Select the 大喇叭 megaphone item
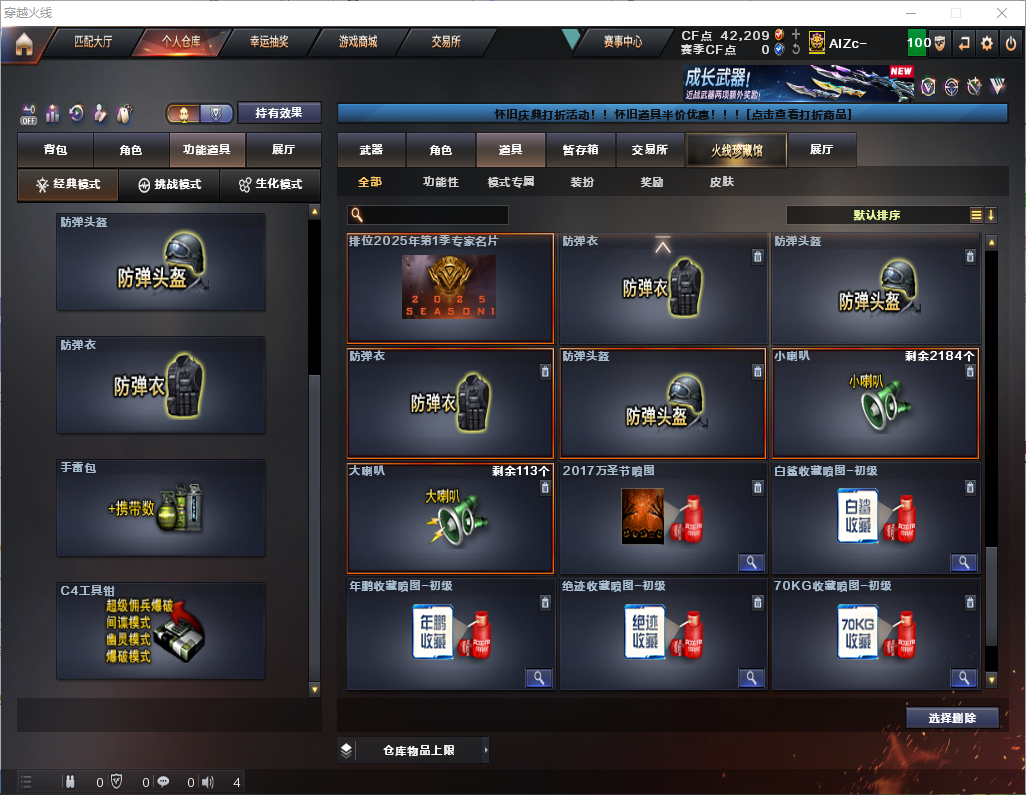The image size is (1026, 795). pyautogui.click(x=450, y=517)
